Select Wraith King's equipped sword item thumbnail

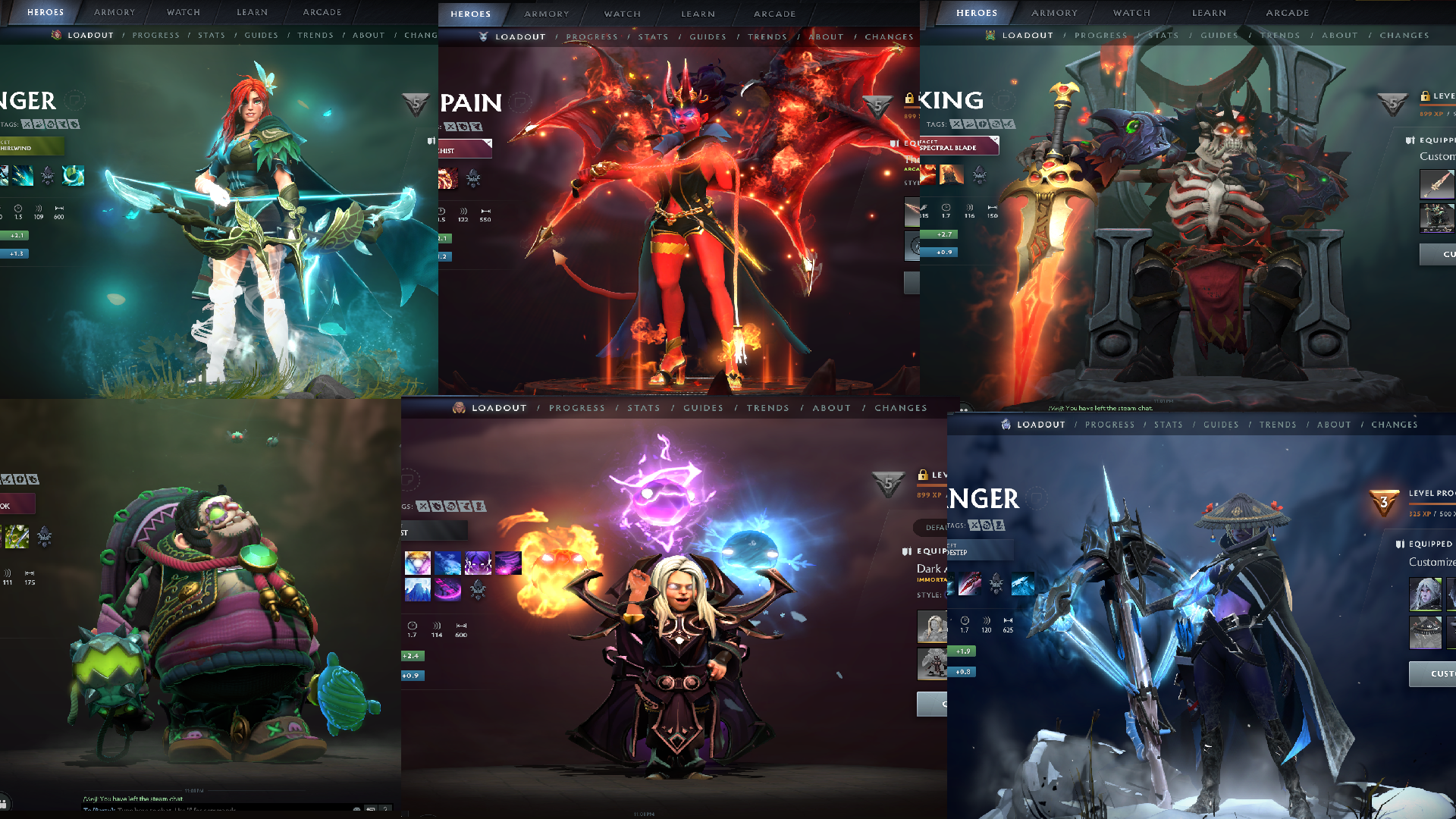(1437, 183)
